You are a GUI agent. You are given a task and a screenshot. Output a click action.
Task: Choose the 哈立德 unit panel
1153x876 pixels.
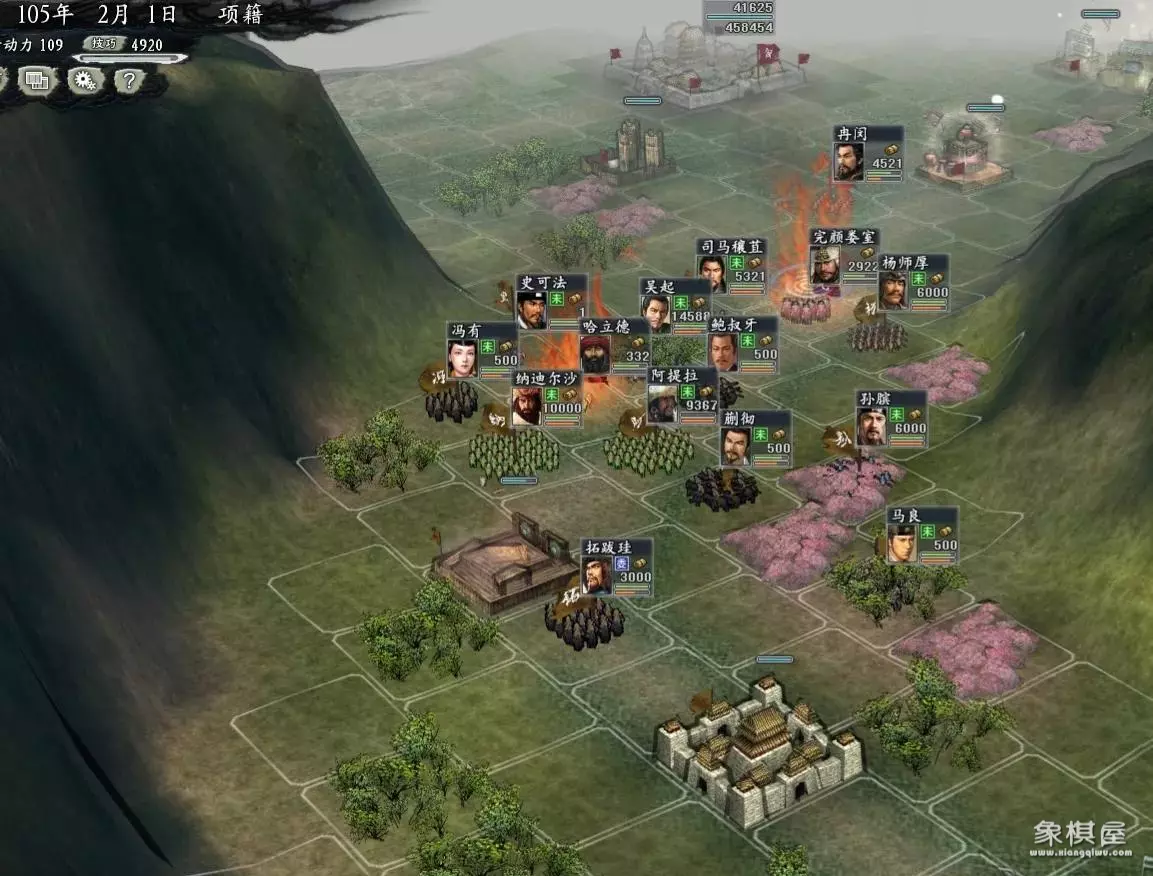tap(615, 345)
